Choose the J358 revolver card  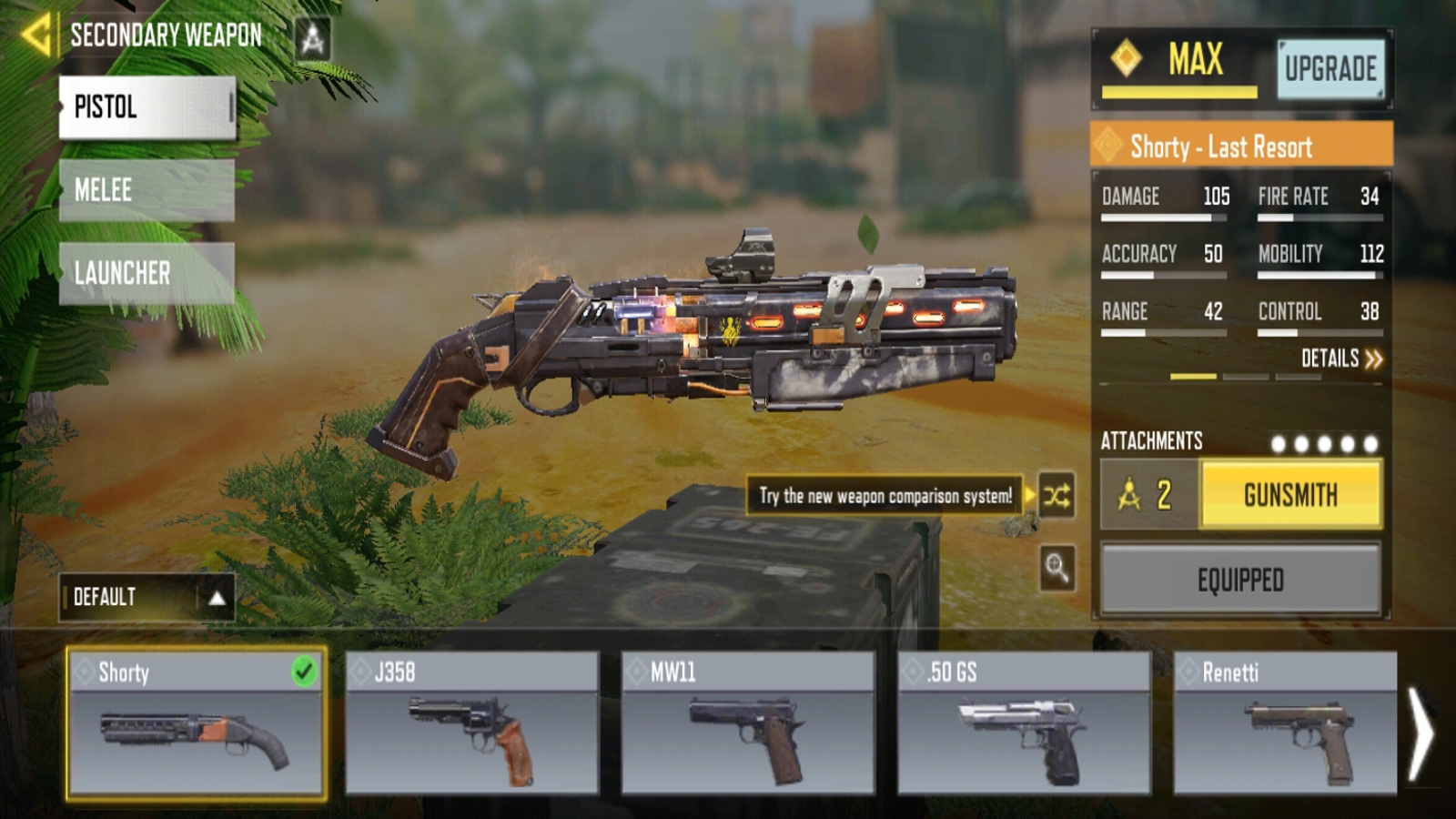(x=472, y=723)
